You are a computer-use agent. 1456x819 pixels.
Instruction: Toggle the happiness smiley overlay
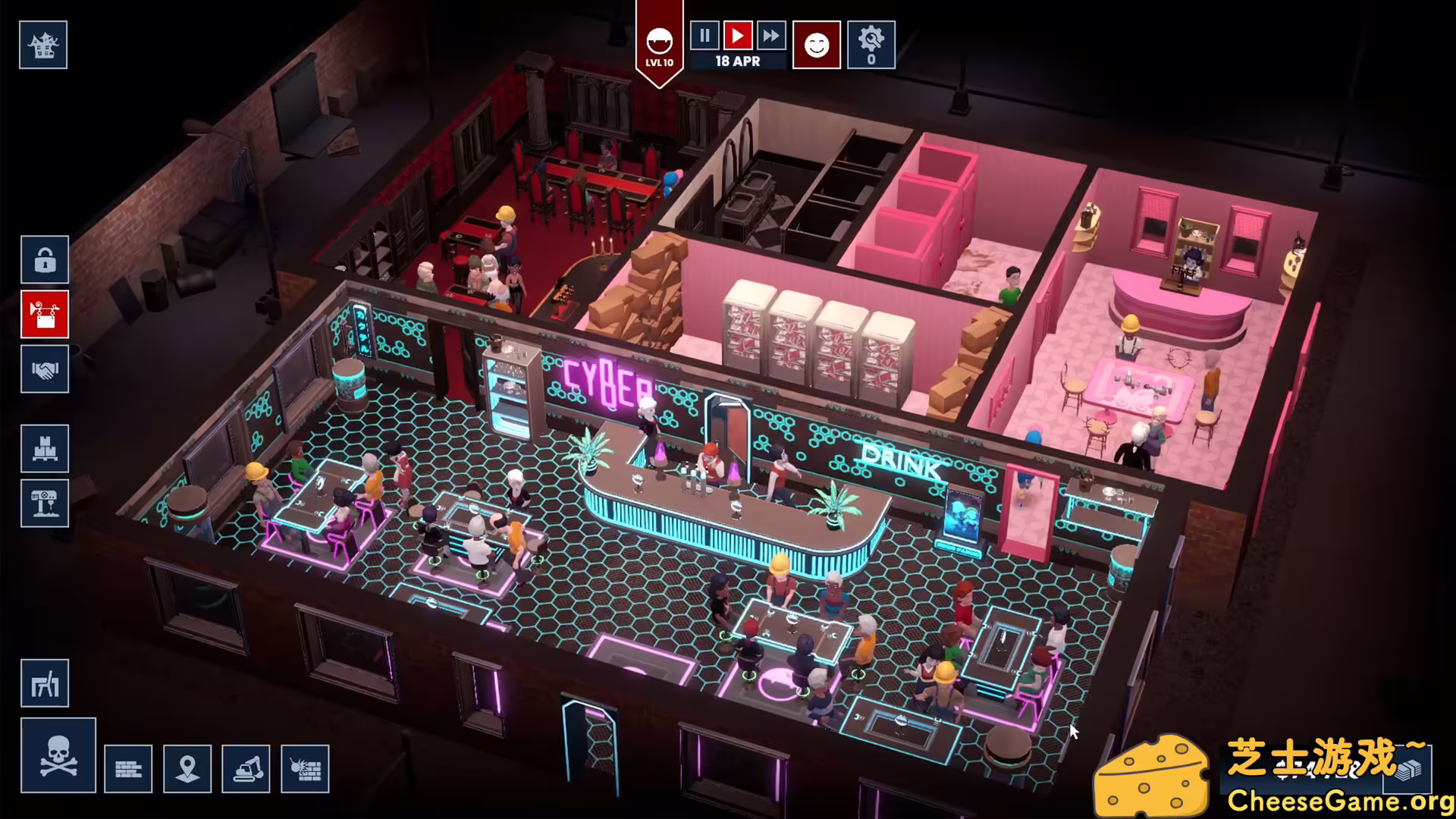[816, 45]
